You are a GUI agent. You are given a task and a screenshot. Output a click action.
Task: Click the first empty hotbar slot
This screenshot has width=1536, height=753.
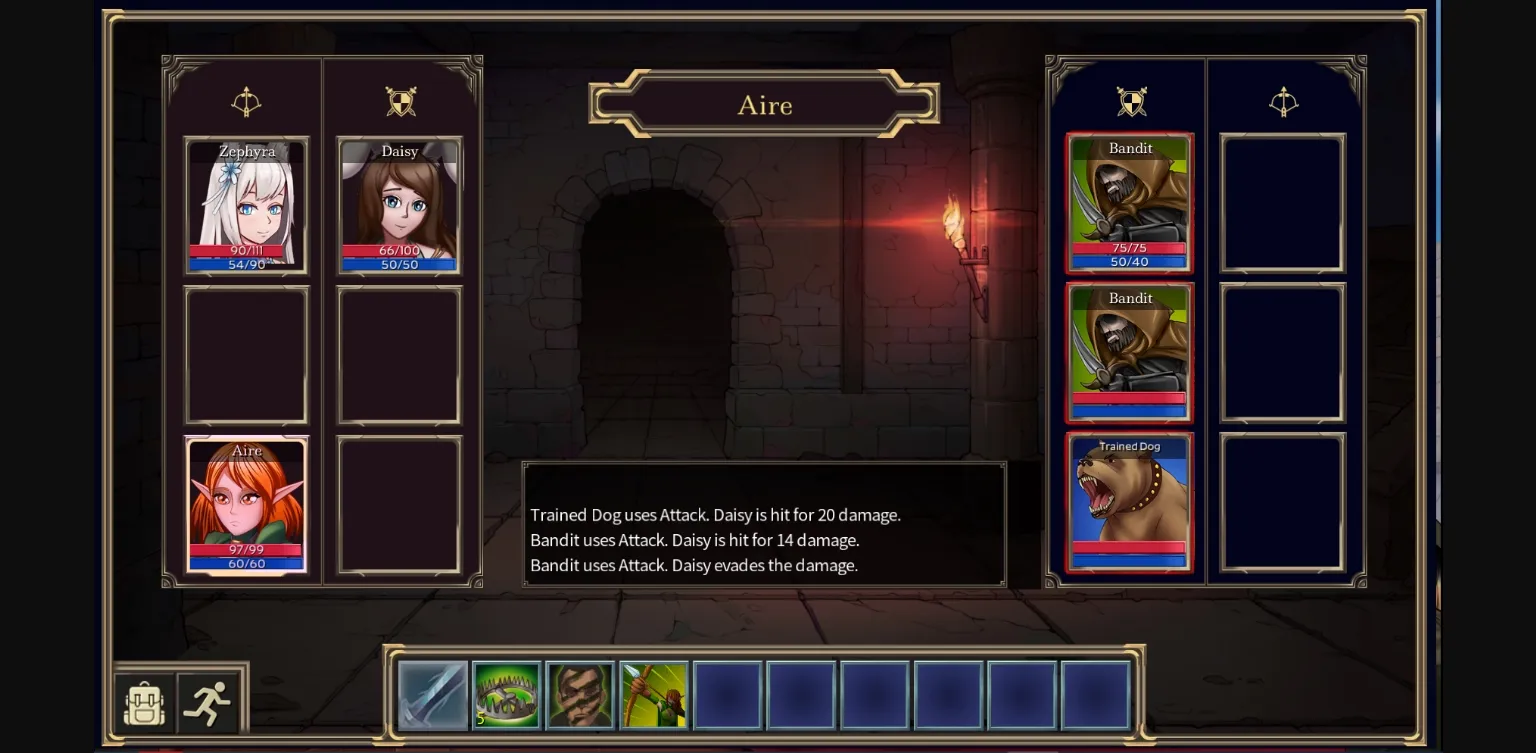tap(727, 694)
